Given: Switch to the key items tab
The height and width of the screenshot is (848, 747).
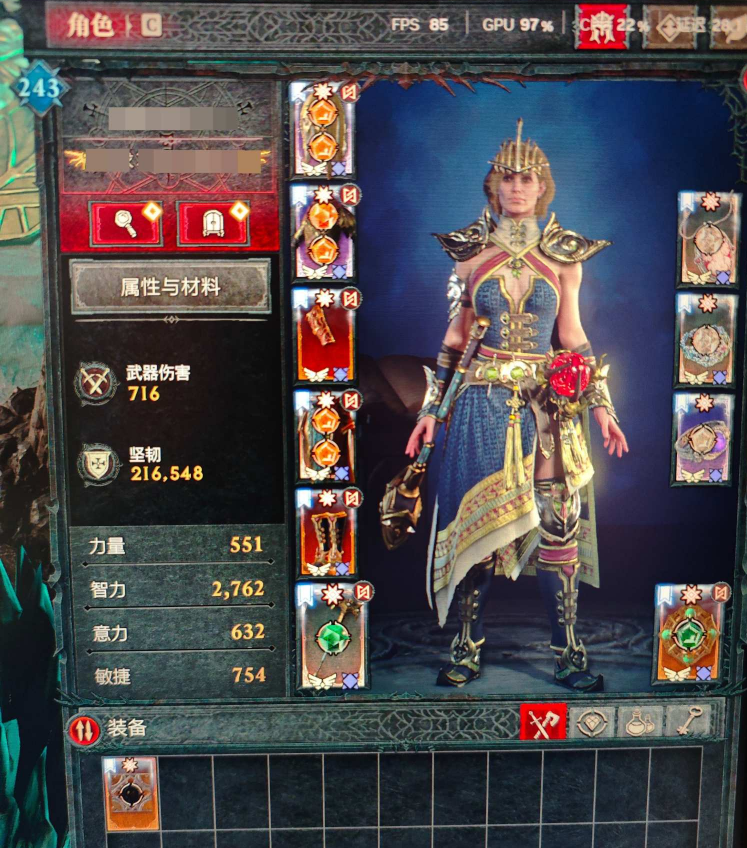Looking at the screenshot, I should point(688,722).
